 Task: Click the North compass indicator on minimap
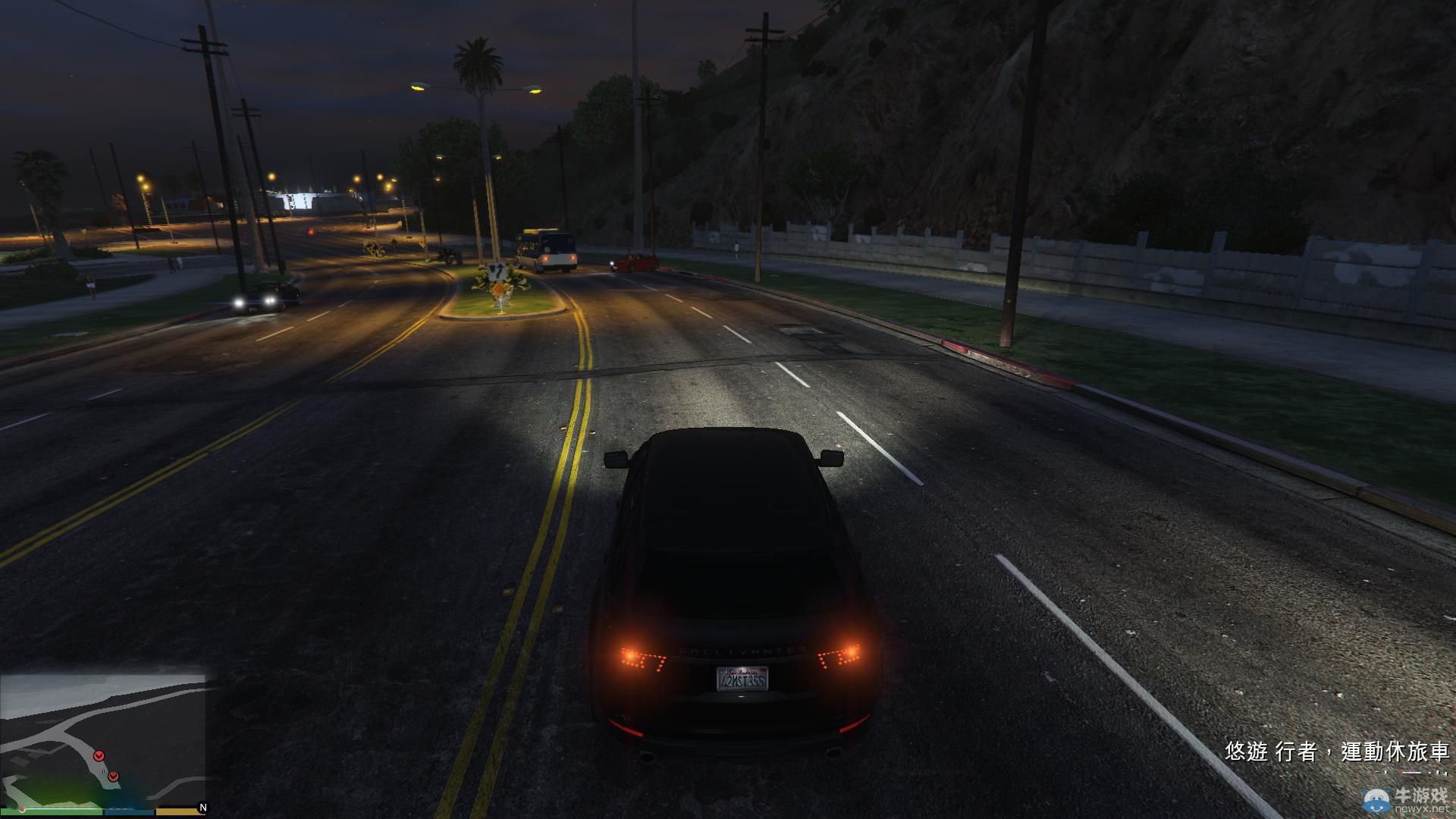[x=204, y=806]
